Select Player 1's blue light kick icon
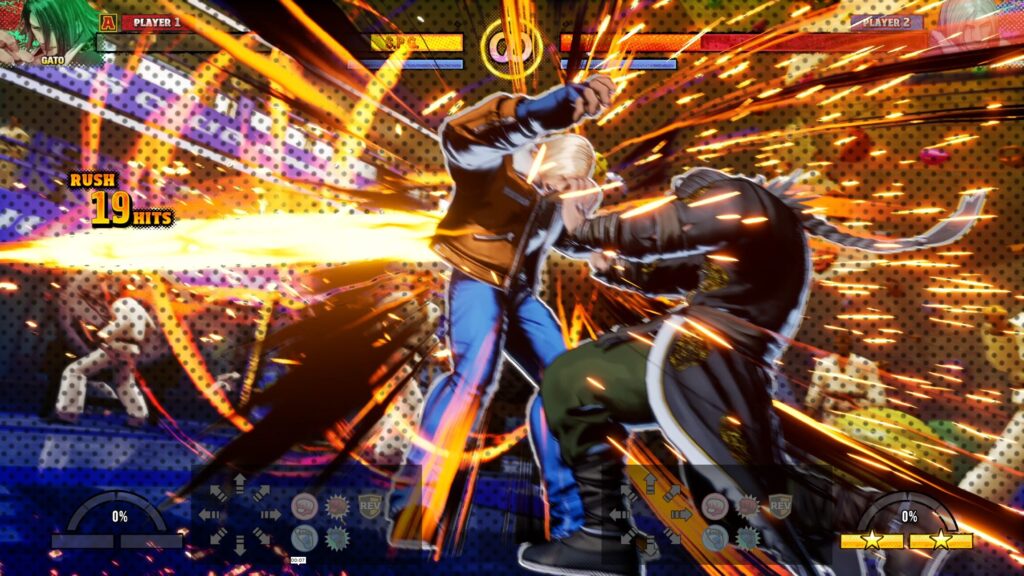This screenshot has width=1024, height=576. (x=304, y=538)
